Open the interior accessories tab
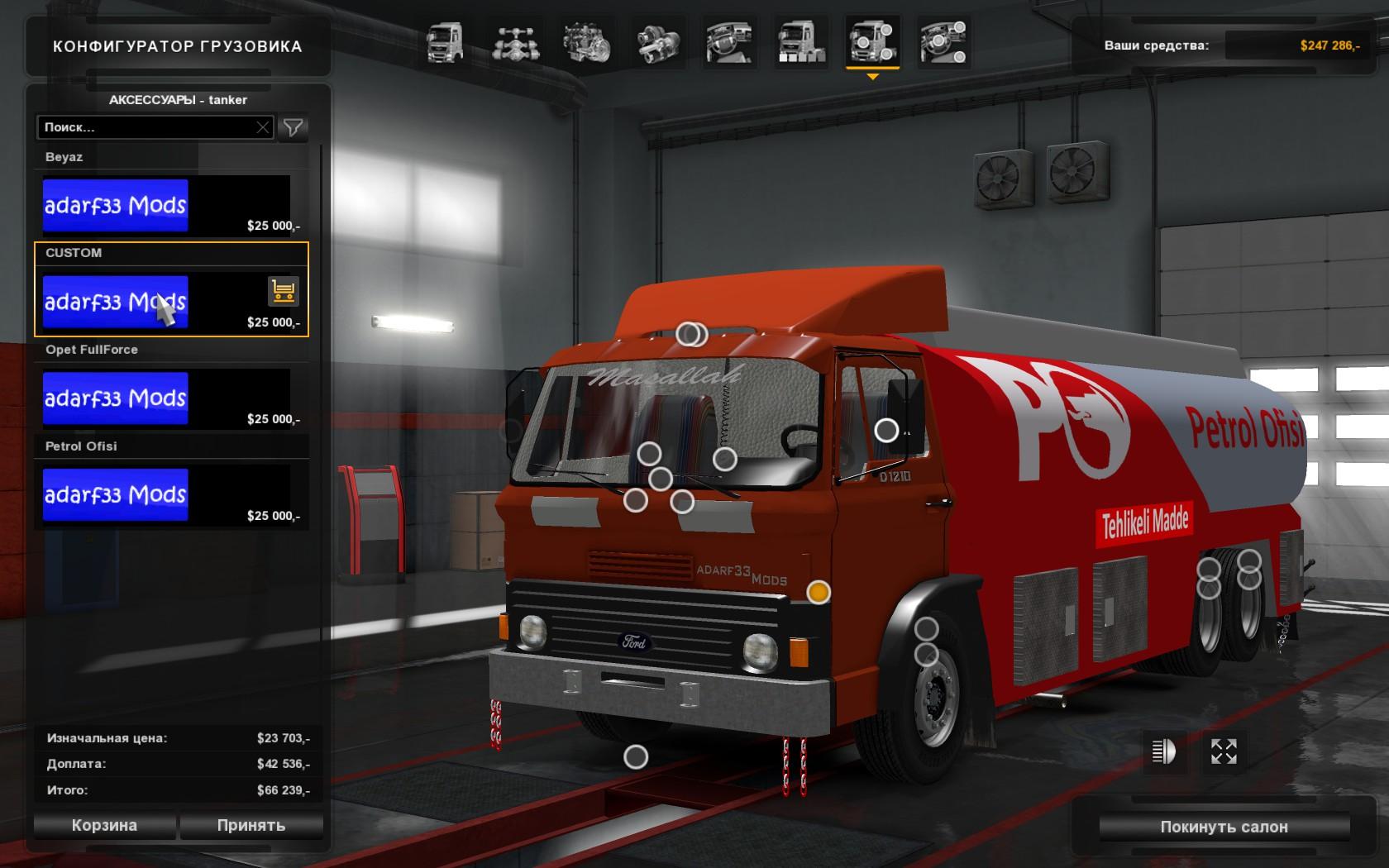The width and height of the screenshot is (1389, 868). [943, 43]
